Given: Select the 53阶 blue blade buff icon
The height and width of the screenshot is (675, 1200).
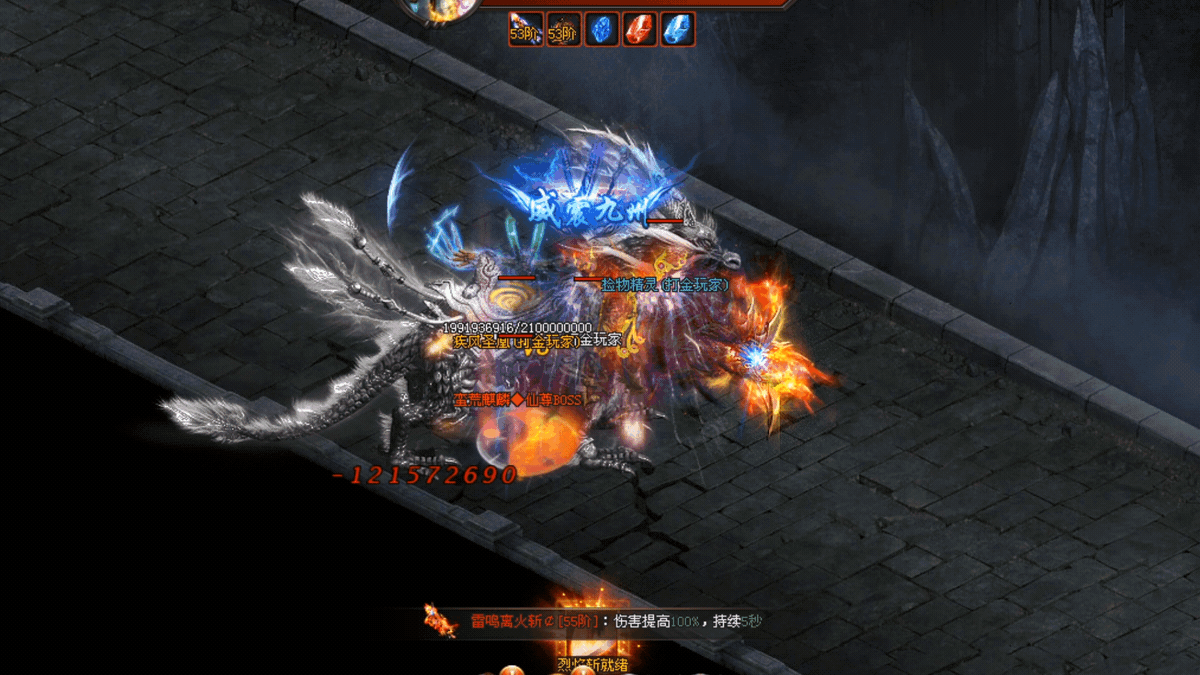Looking at the screenshot, I should (525, 29).
